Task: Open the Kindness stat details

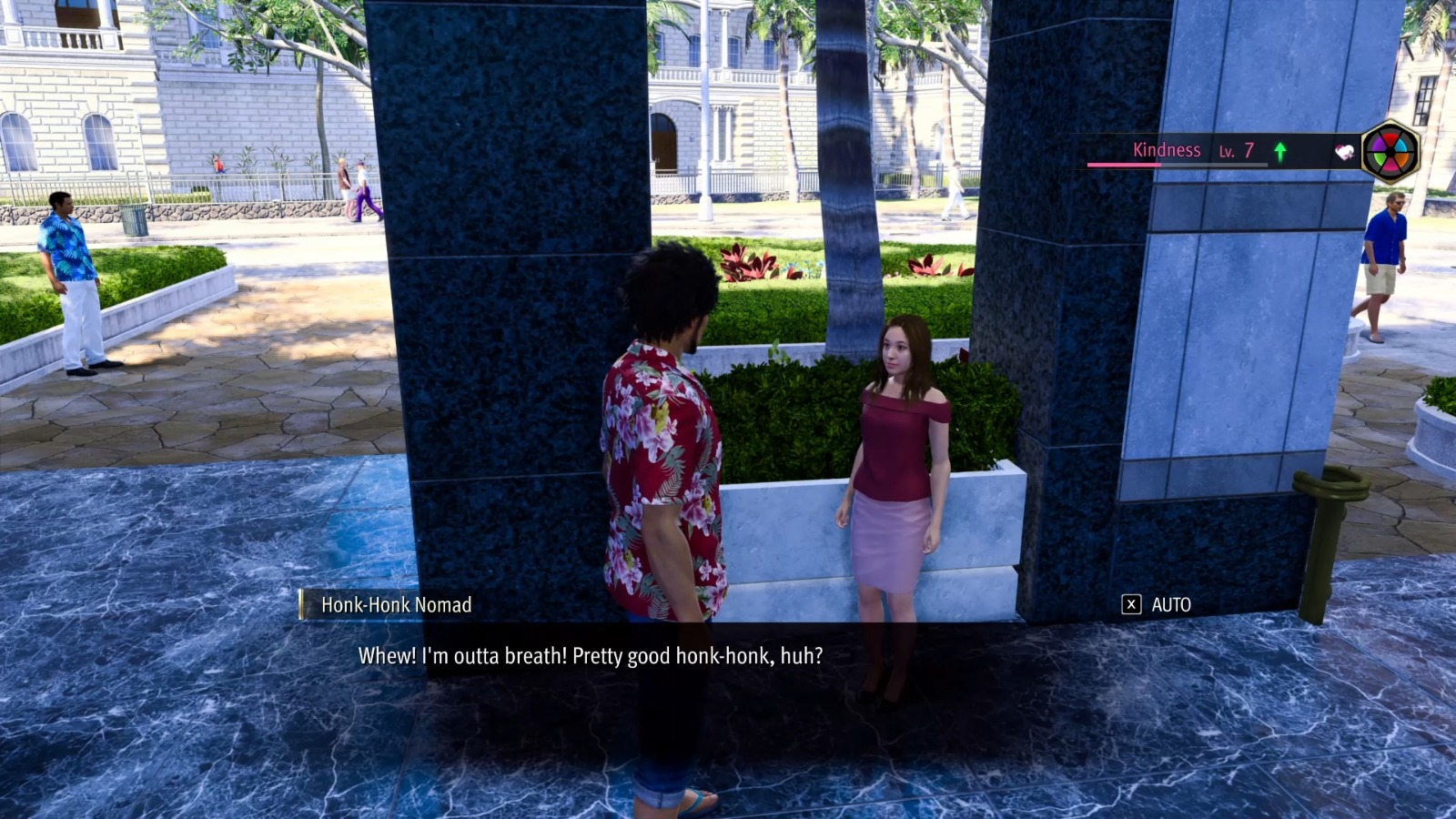Action: [x=1166, y=149]
